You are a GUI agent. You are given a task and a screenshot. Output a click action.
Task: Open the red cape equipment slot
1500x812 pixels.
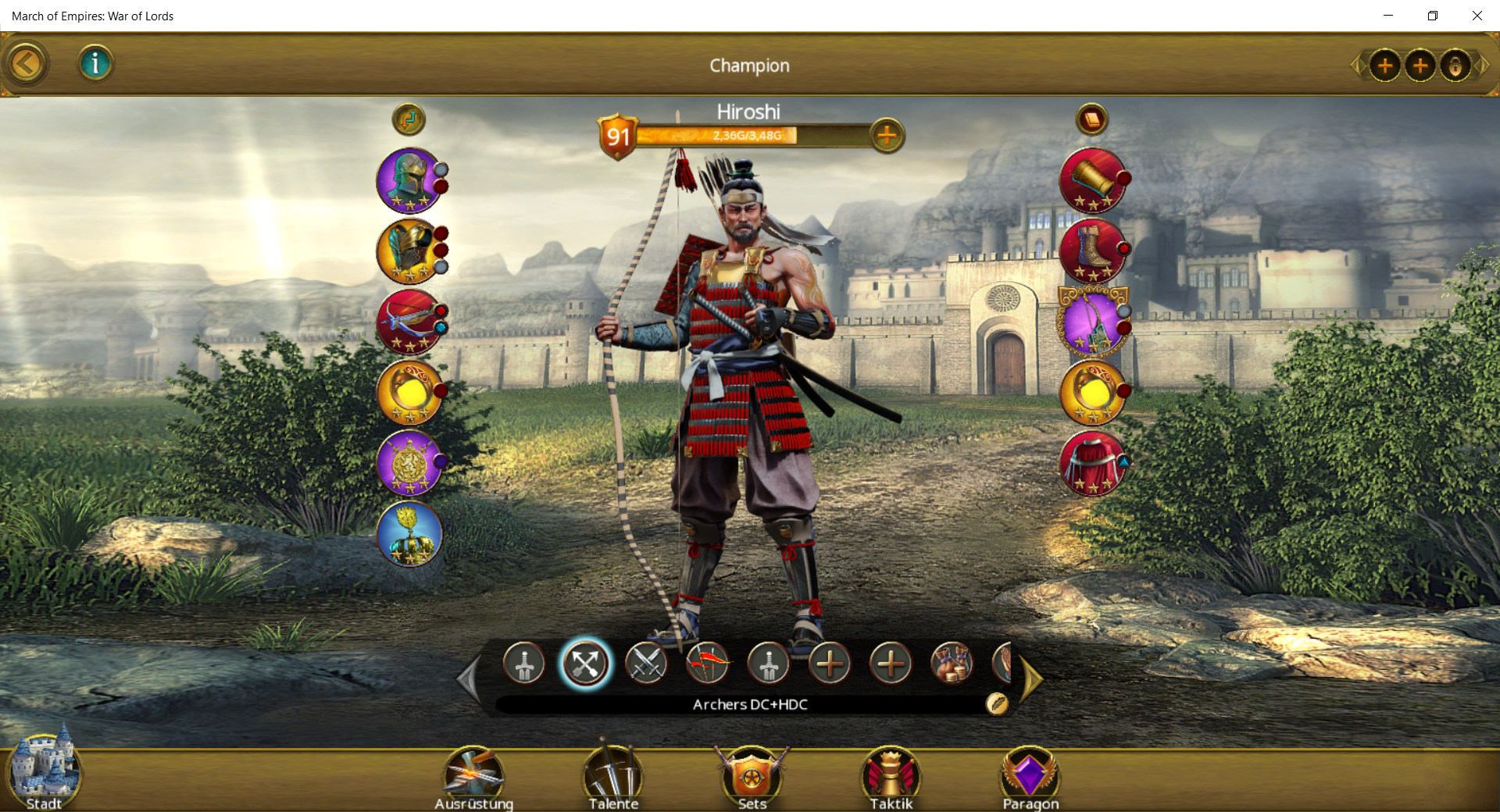(x=1092, y=463)
